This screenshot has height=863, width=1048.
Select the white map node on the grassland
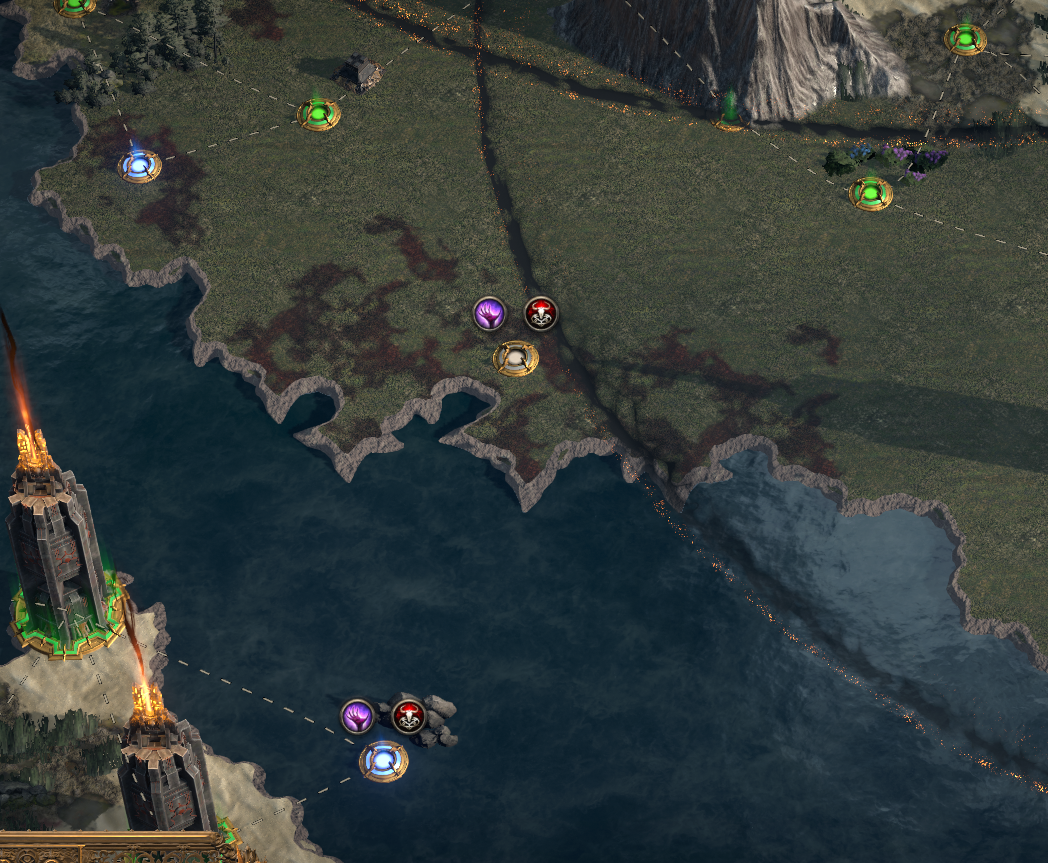tap(516, 357)
